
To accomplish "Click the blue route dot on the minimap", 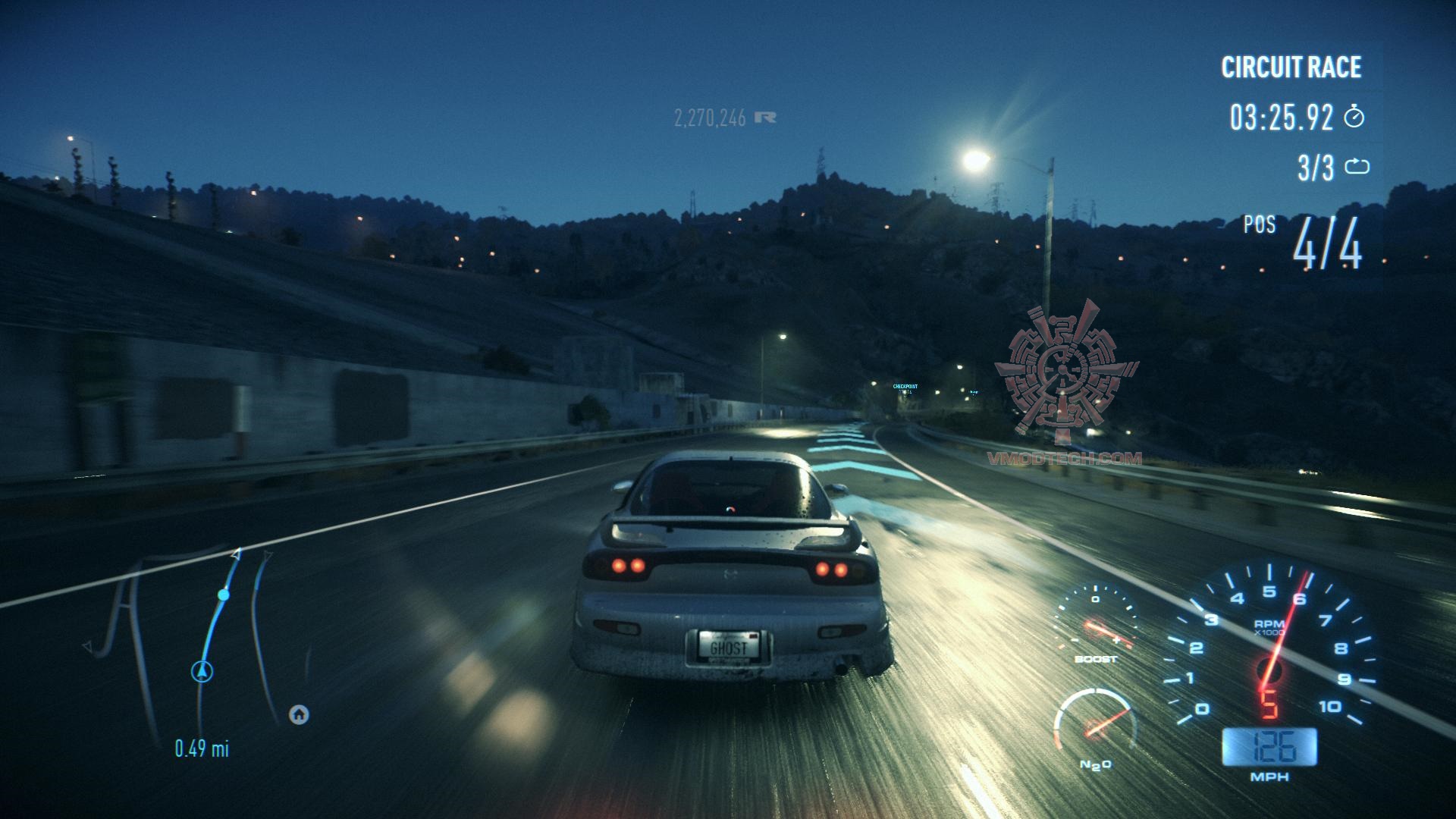I will 224,595.
